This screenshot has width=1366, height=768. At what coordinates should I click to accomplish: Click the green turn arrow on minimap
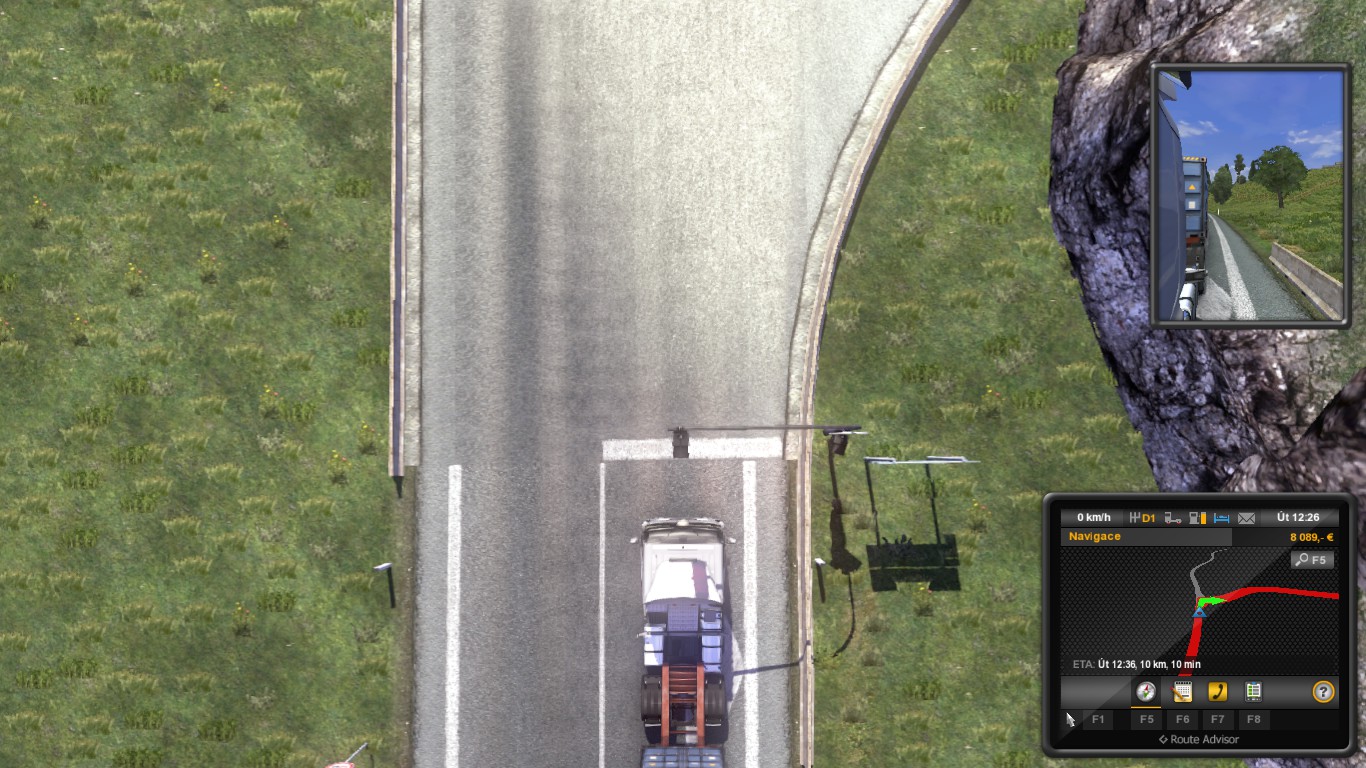[1212, 601]
